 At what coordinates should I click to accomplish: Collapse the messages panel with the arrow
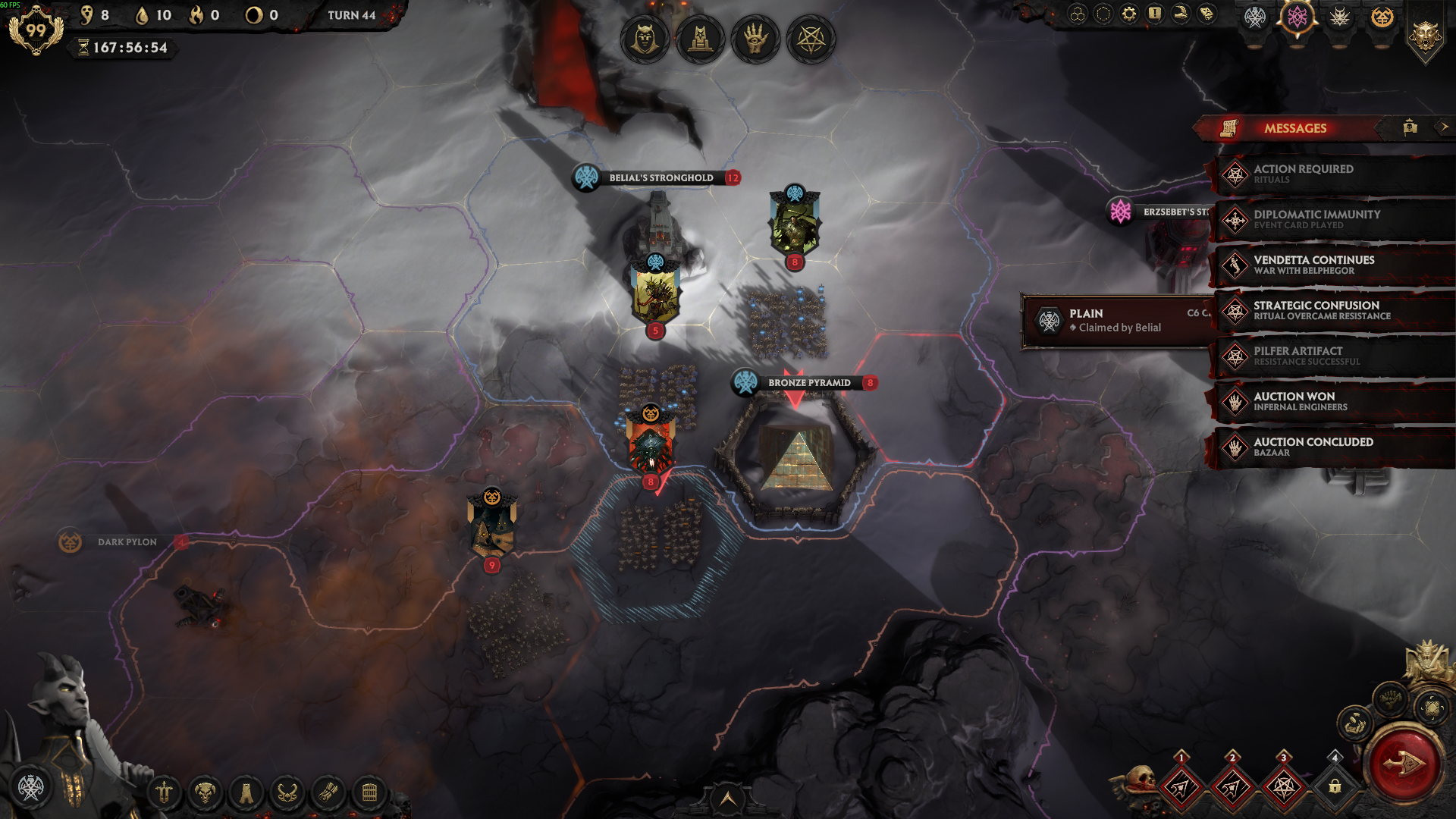point(1444,127)
